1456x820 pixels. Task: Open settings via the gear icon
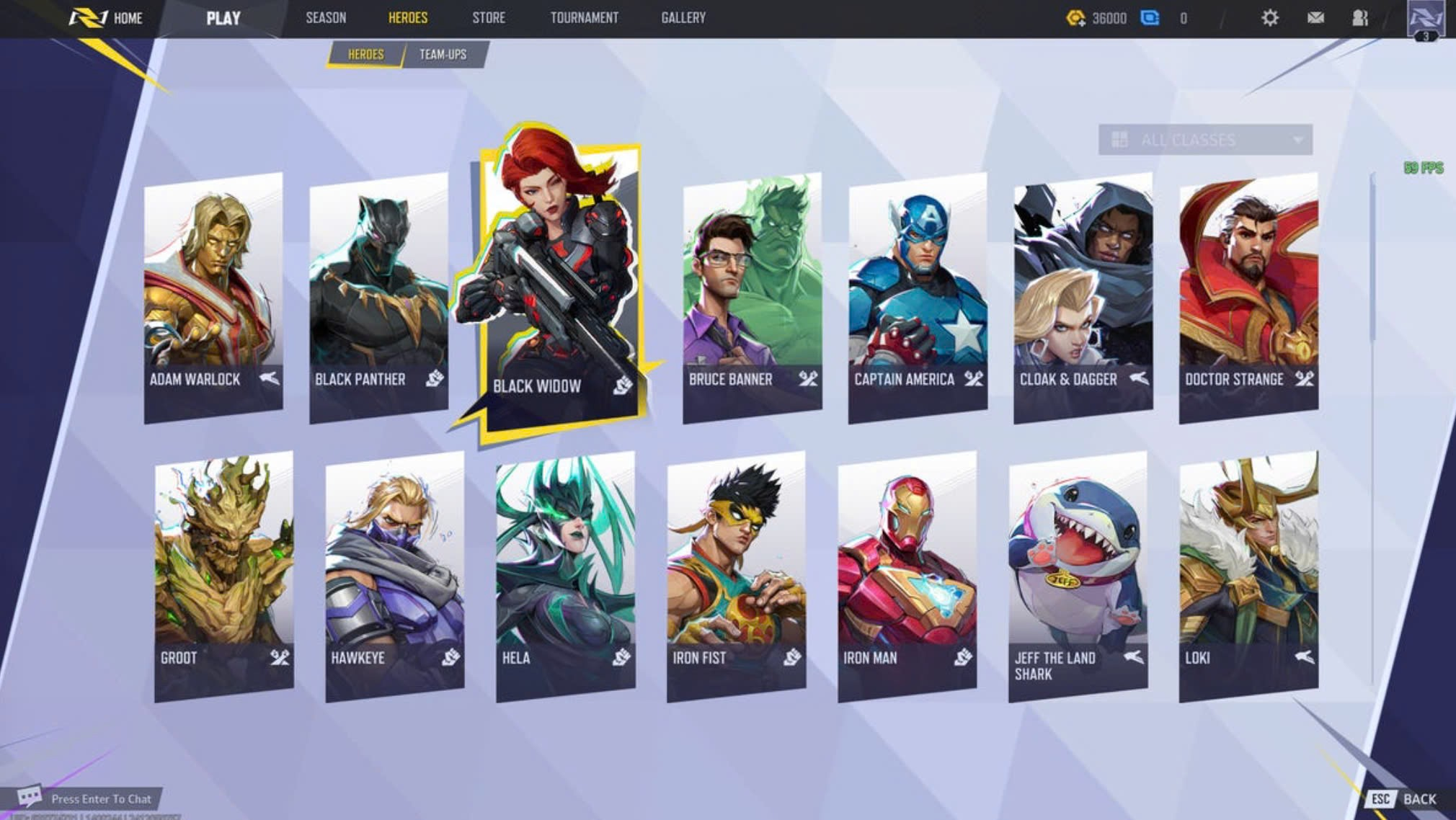(1270, 18)
